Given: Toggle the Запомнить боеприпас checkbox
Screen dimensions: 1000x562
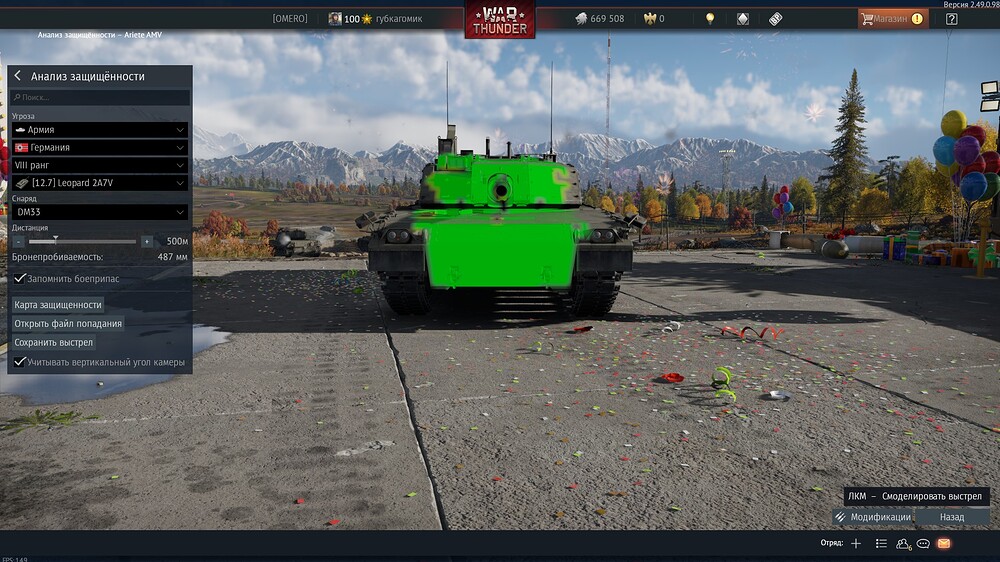Looking at the screenshot, I should click(x=20, y=279).
